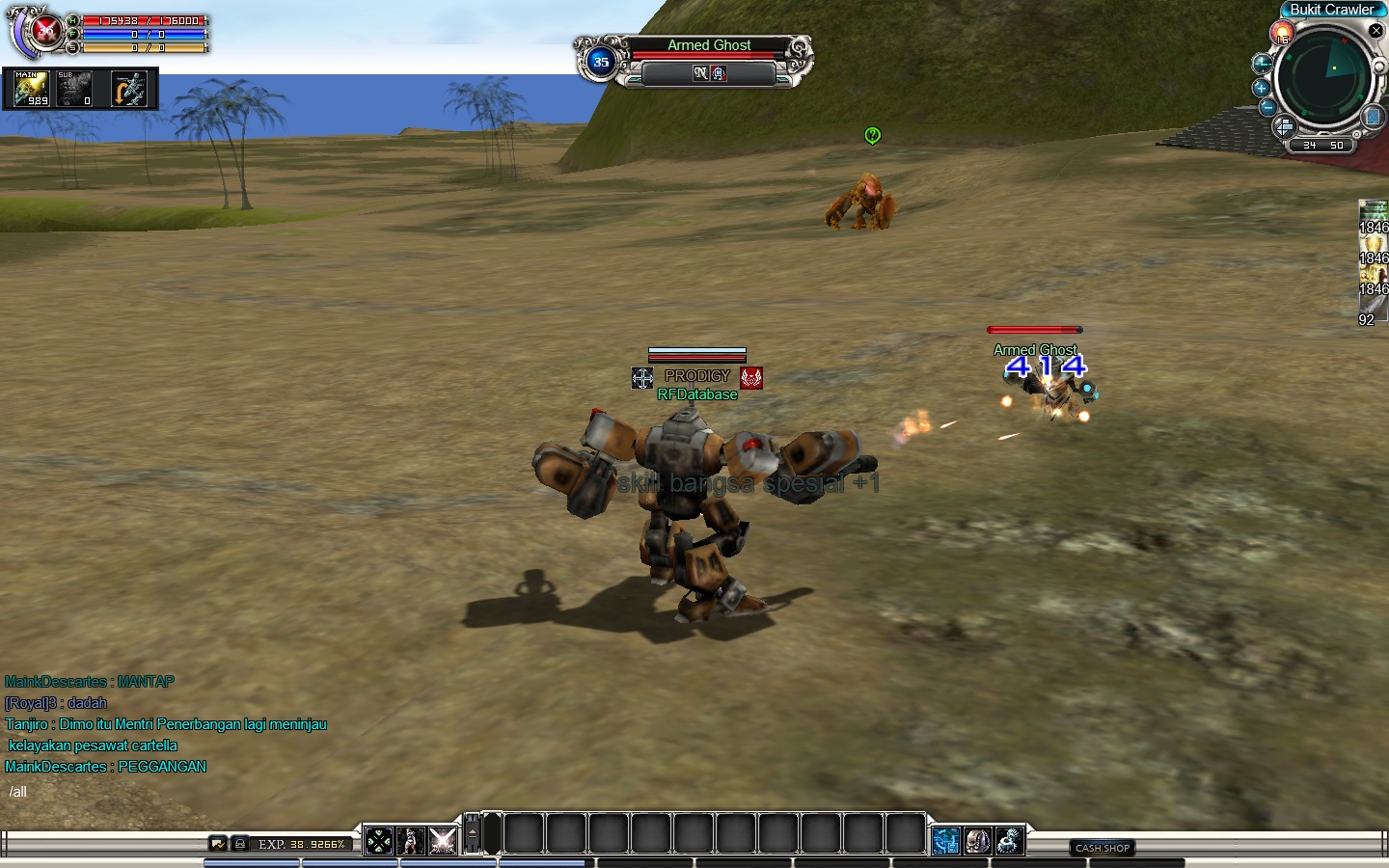Open the character figure icon on the bottom bar

[411, 841]
